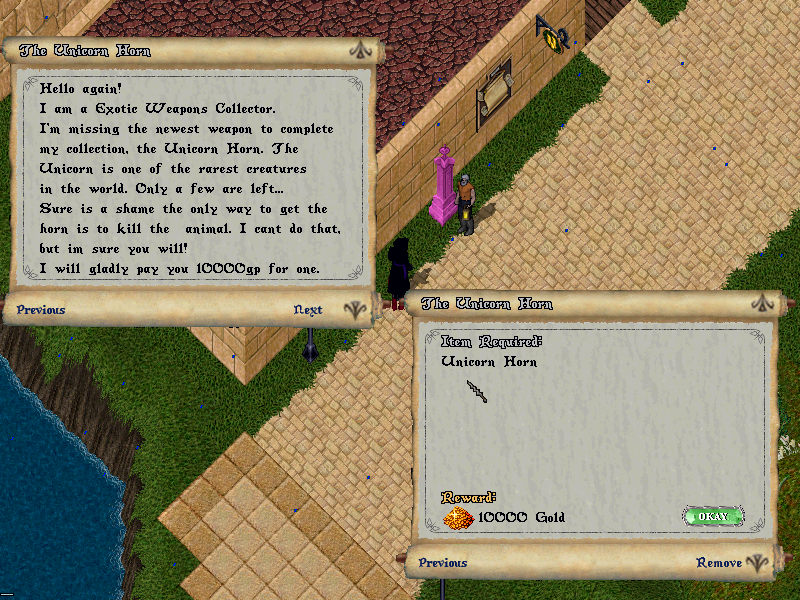
Task: Select the Unicorn Horn item icon
Action: tap(478, 392)
